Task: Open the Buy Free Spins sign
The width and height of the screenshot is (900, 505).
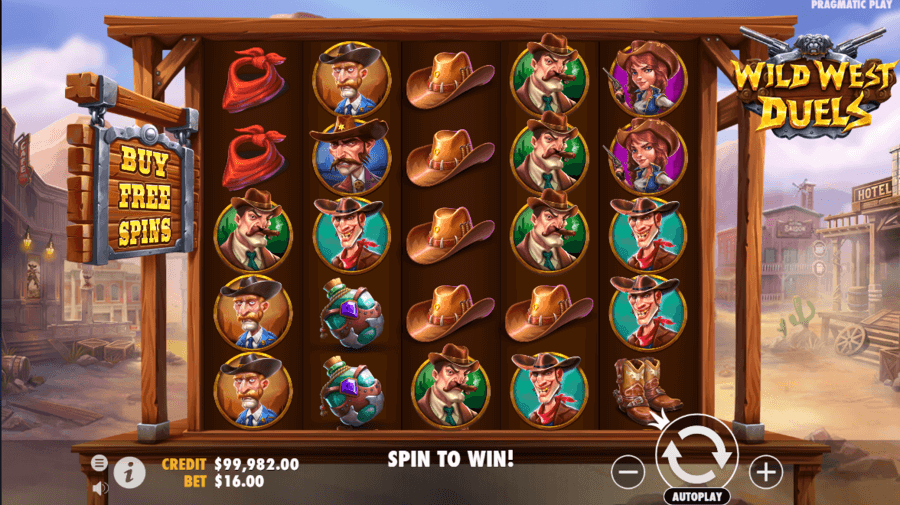Action: (x=144, y=196)
